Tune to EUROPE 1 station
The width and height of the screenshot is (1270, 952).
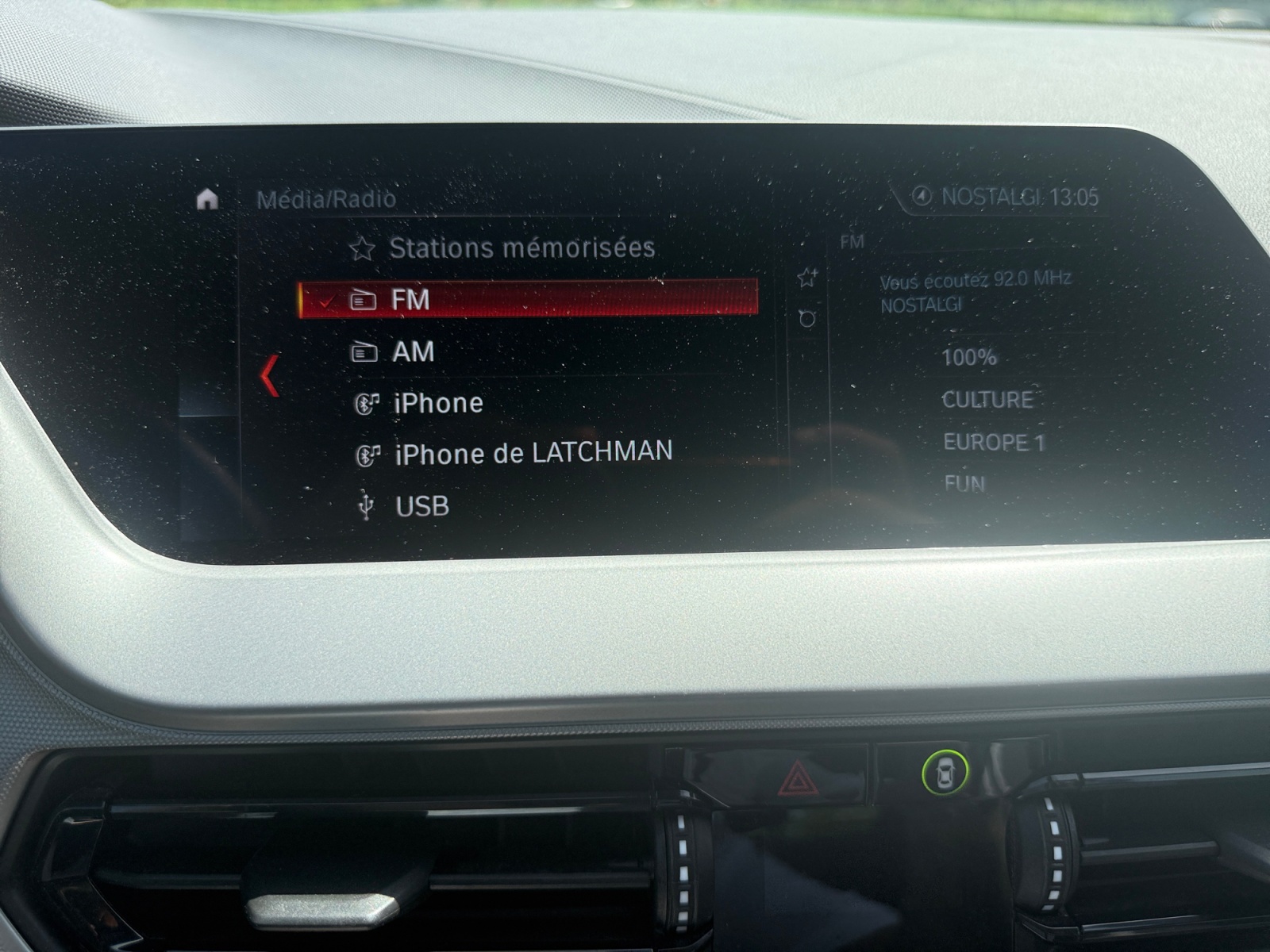994,442
